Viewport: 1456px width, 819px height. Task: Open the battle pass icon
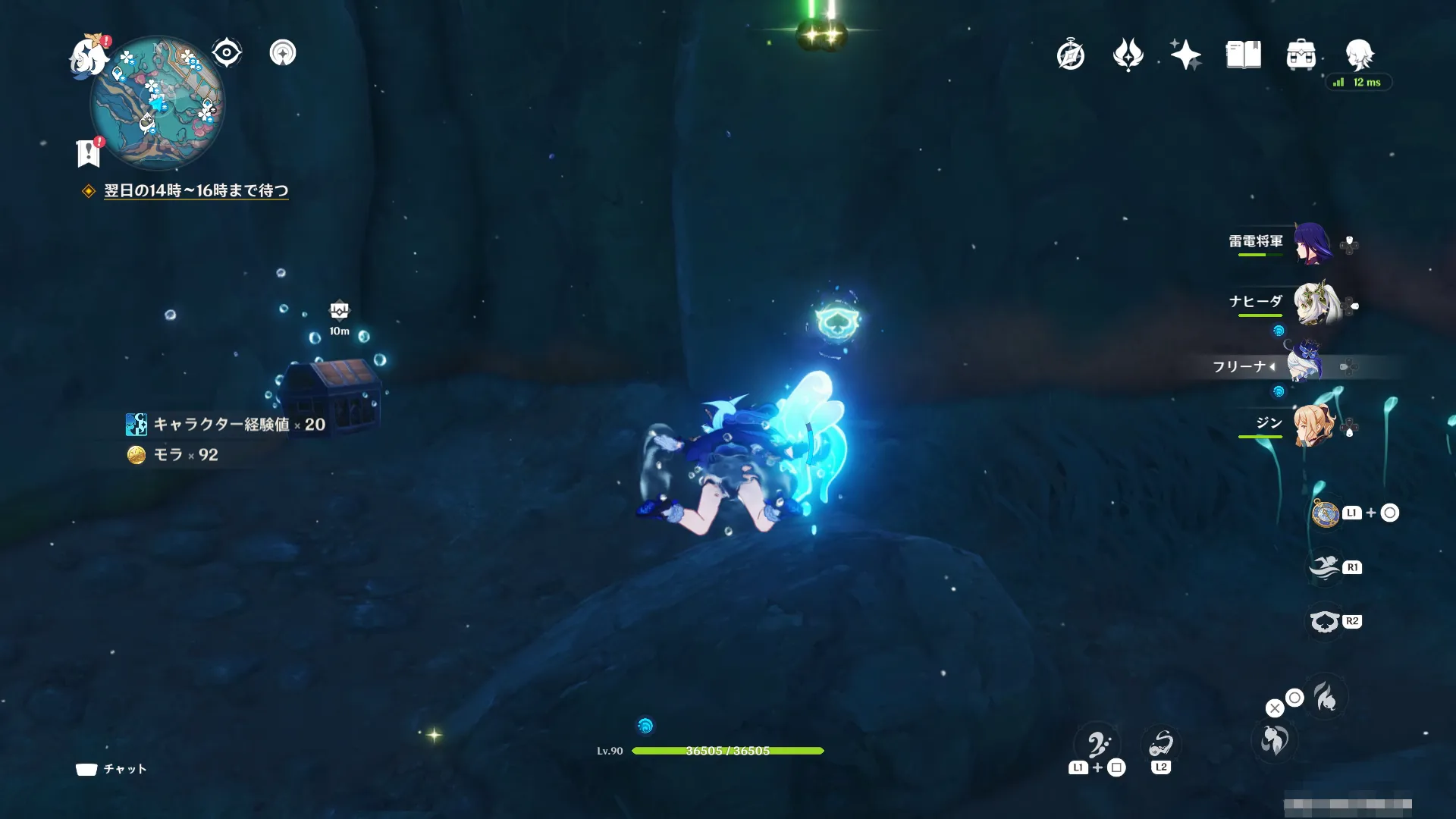[1128, 55]
